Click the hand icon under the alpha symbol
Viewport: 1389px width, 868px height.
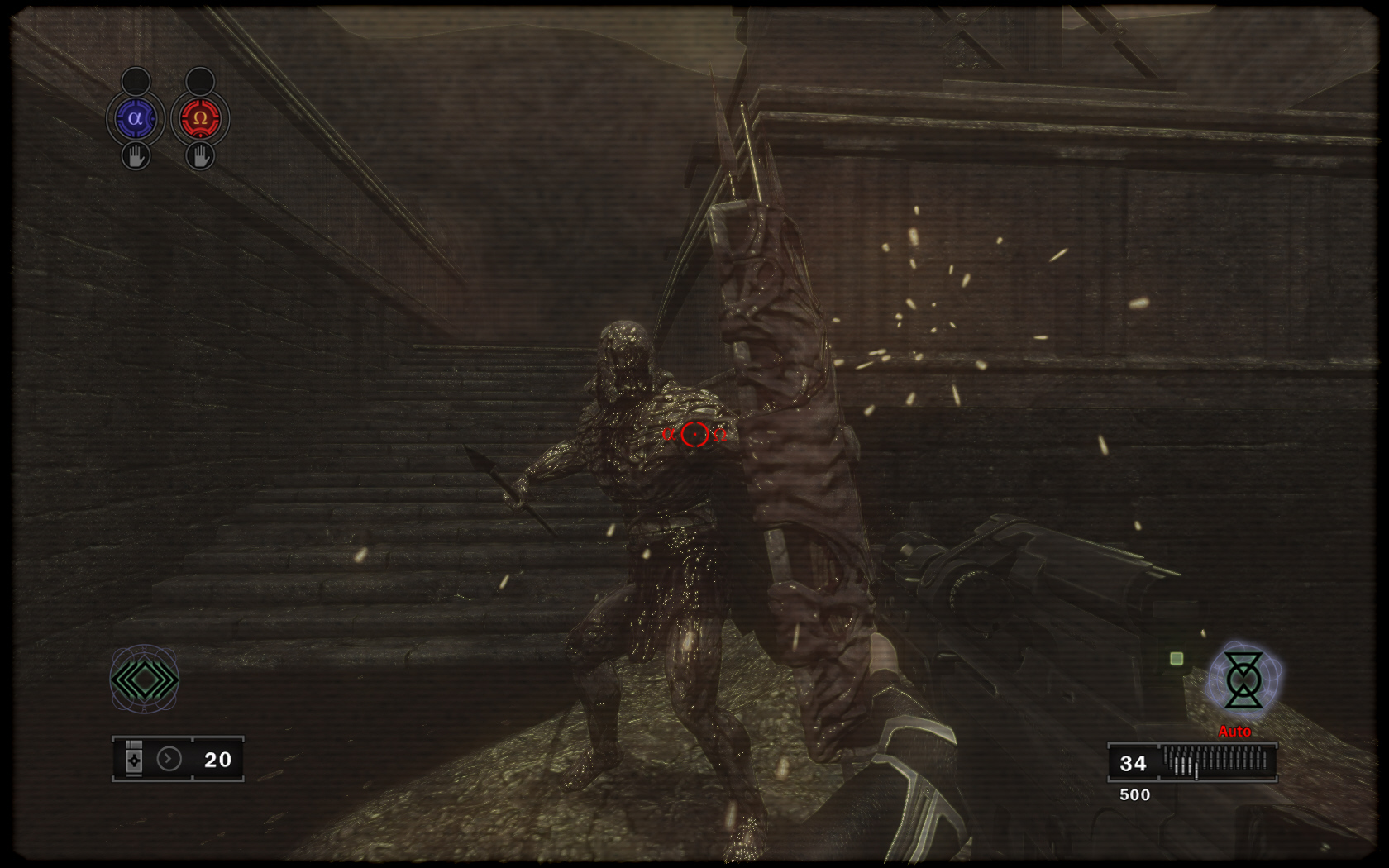point(136,155)
